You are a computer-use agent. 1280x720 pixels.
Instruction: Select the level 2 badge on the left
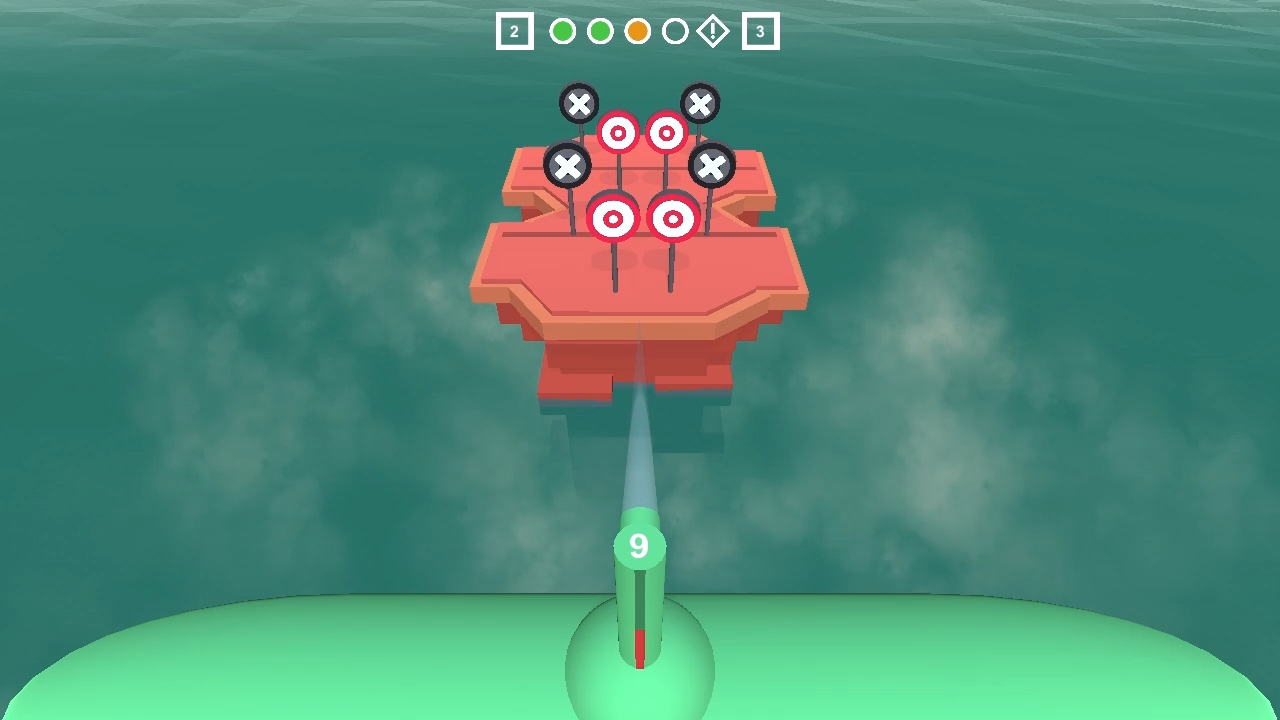pos(514,31)
